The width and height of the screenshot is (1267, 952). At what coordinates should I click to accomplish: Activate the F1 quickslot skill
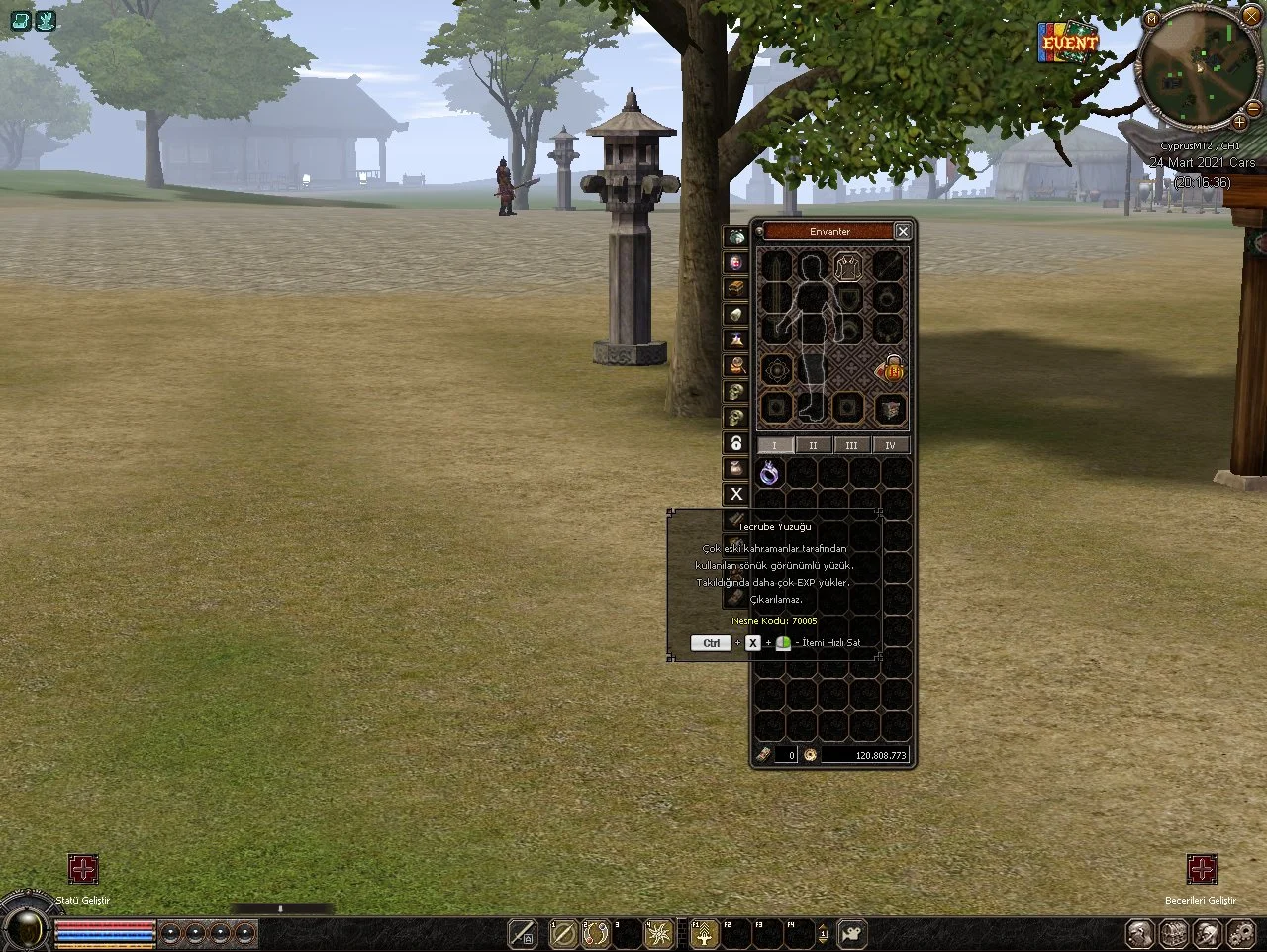click(703, 934)
